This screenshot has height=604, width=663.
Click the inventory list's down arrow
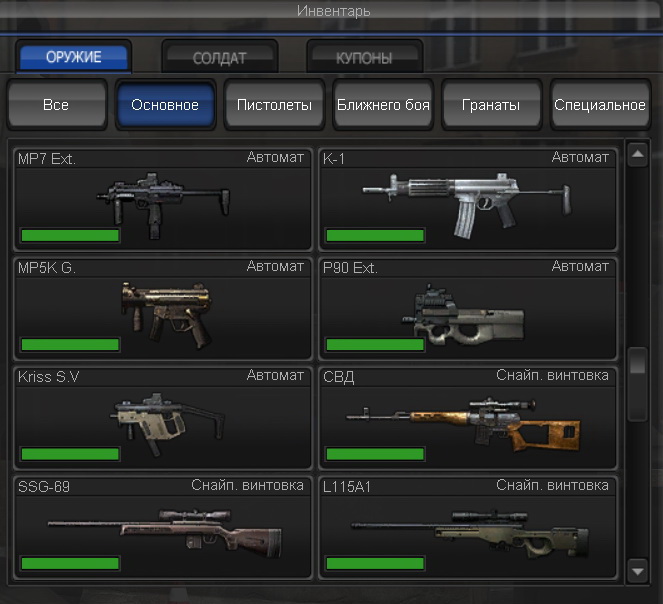click(638, 571)
